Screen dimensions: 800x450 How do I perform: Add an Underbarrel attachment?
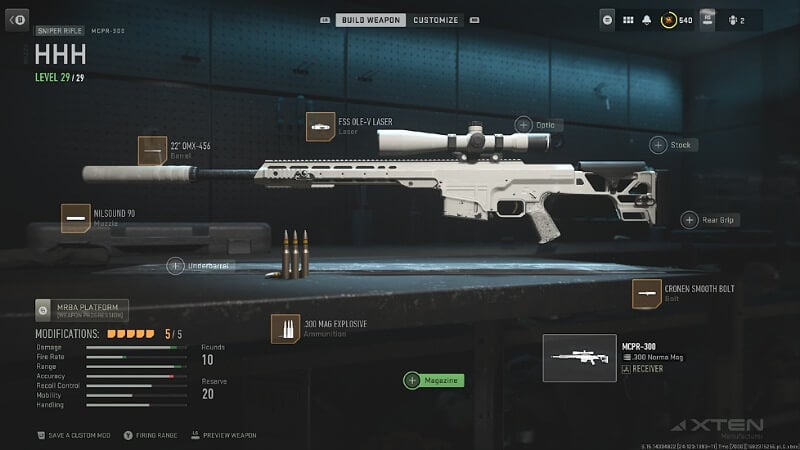(x=175, y=266)
